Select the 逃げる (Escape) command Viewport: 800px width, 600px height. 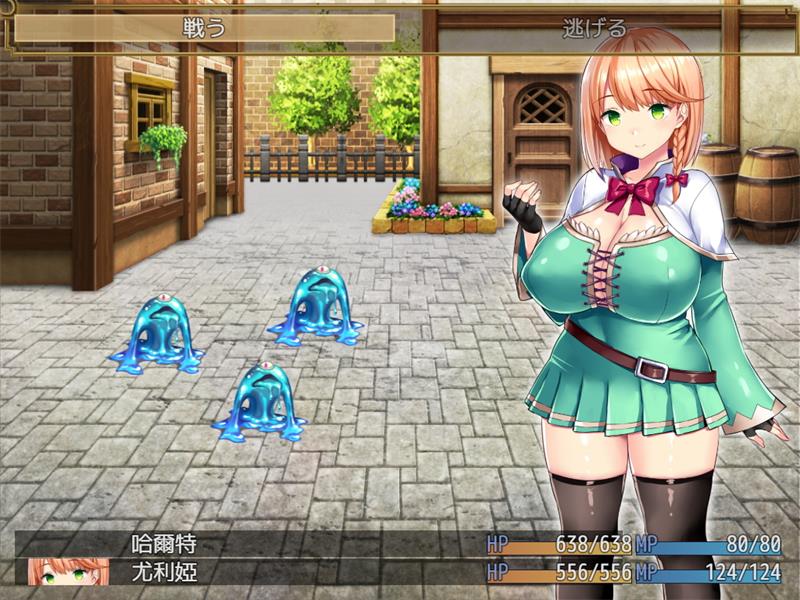click(x=594, y=28)
